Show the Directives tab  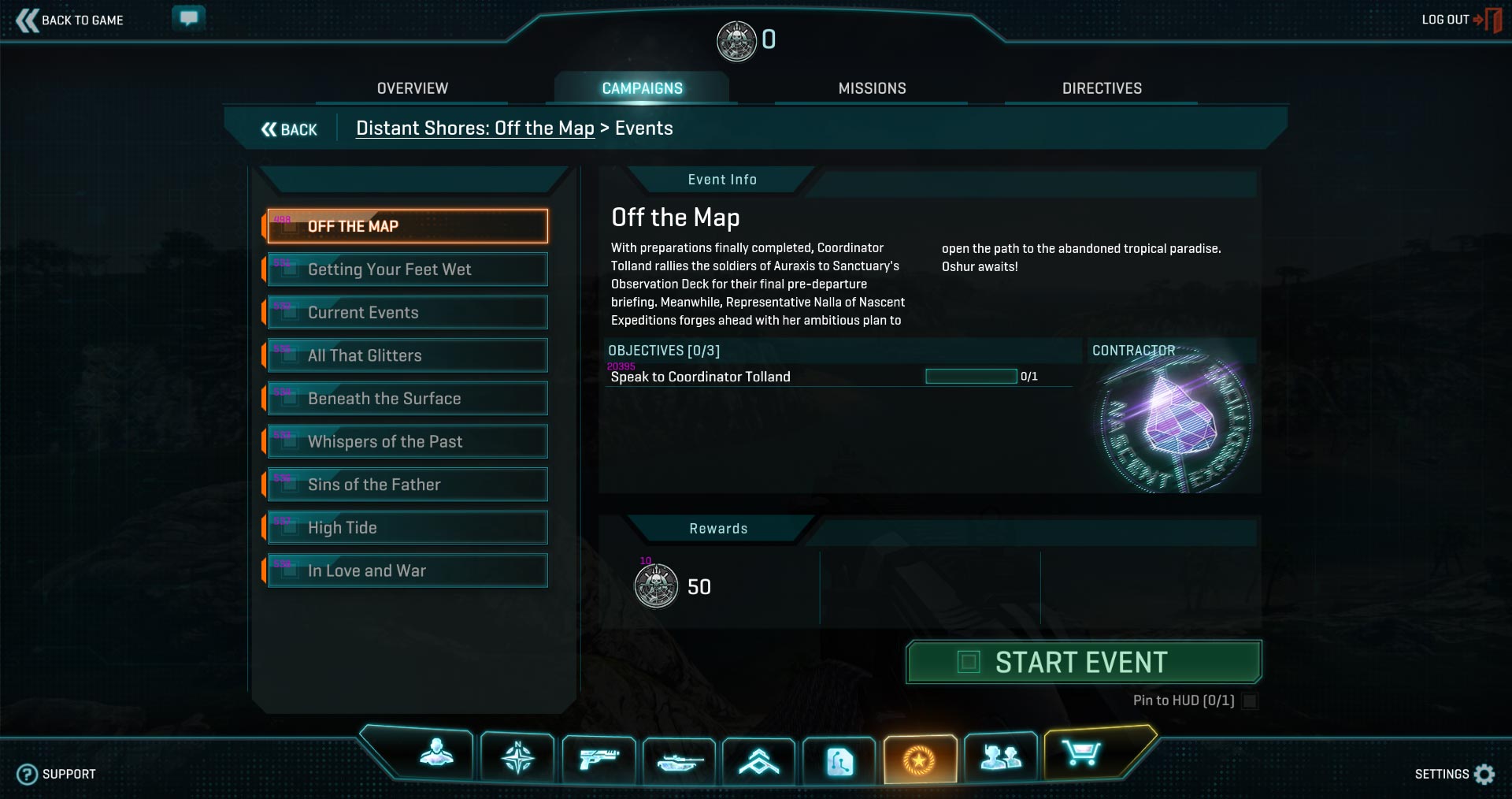tap(1101, 88)
